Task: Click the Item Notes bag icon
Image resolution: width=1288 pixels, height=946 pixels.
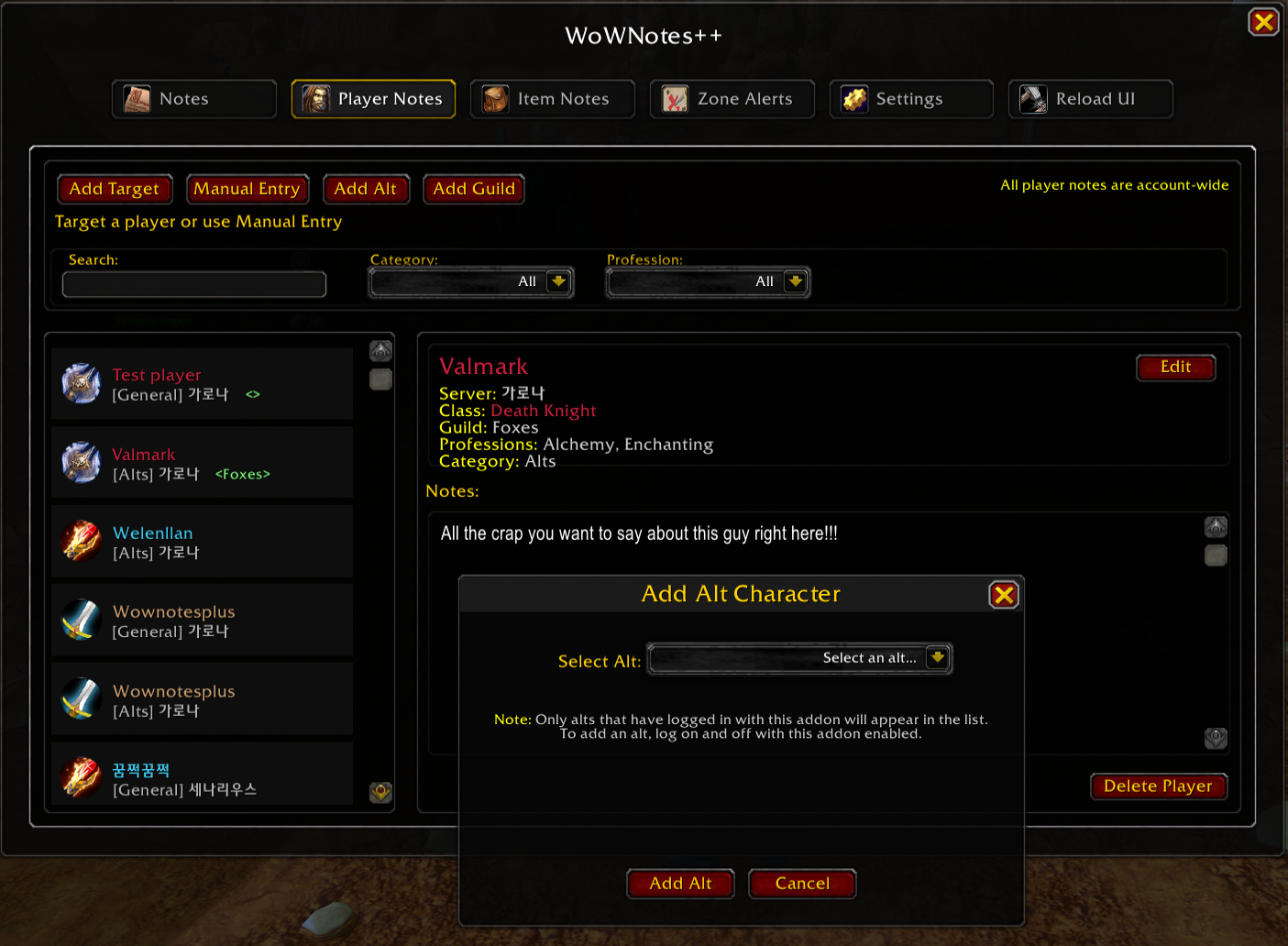Action: point(494,98)
